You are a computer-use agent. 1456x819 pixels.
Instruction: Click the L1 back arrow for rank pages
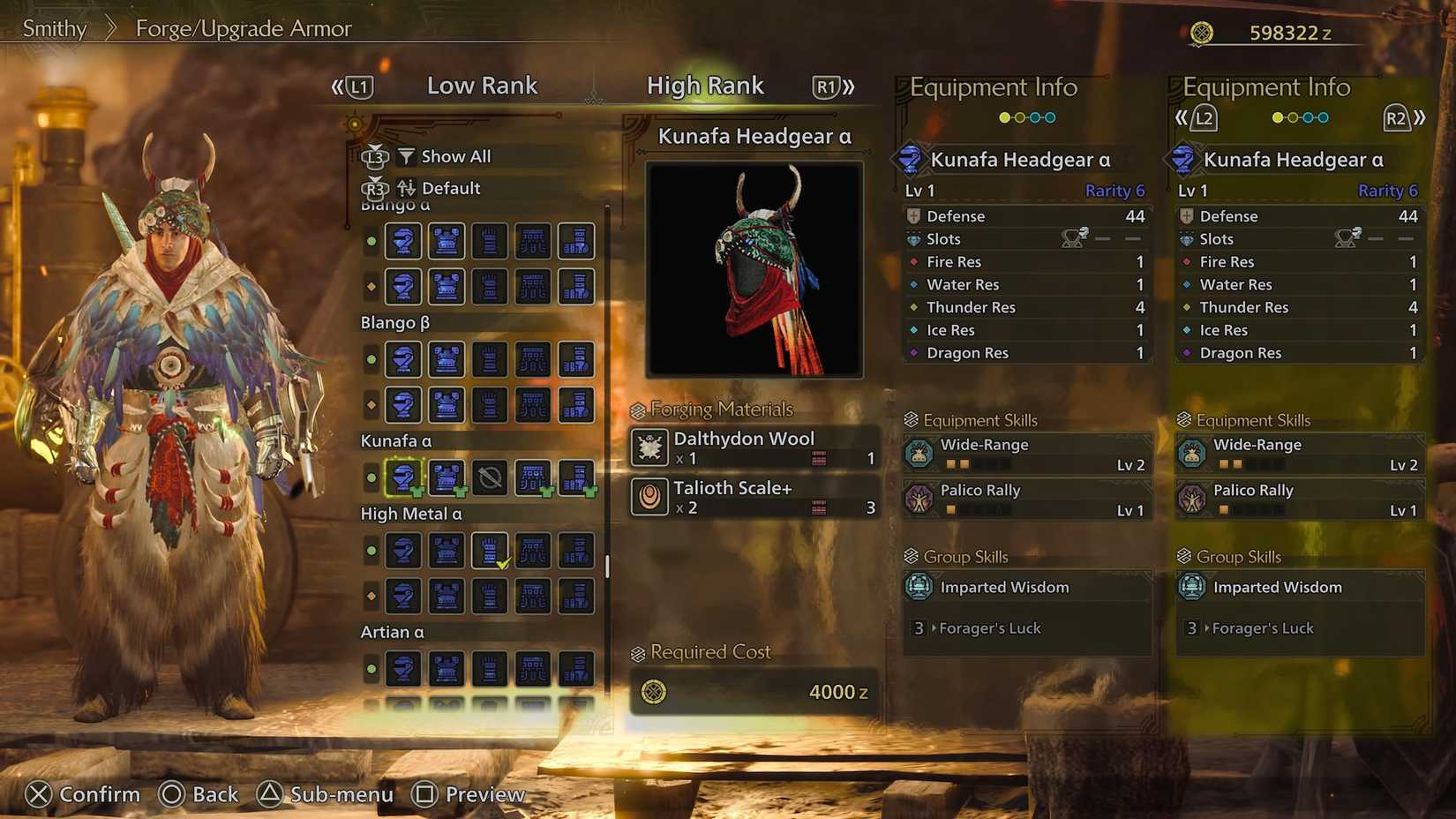pos(356,86)
